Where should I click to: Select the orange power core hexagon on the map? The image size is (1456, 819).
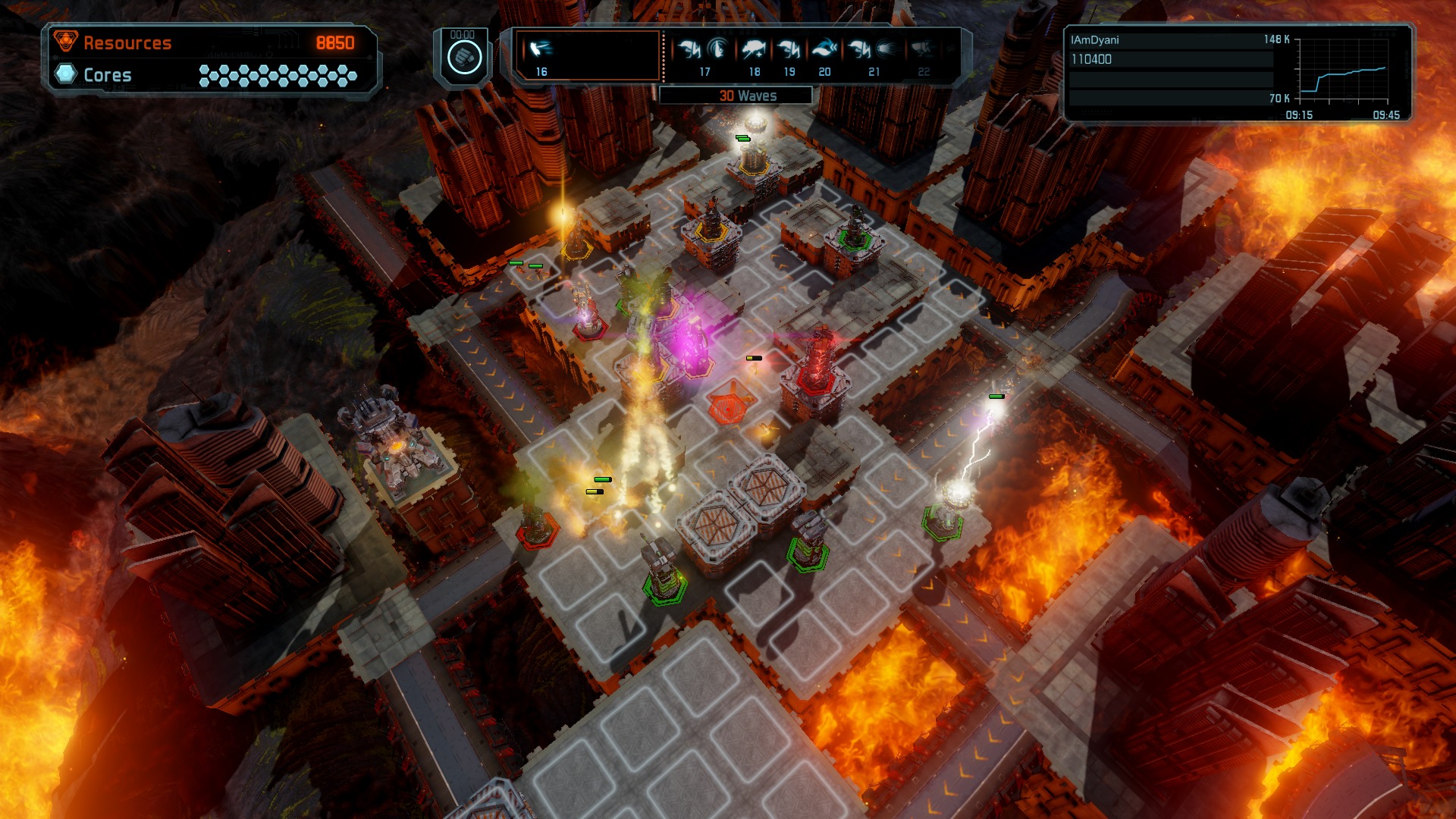coord(726,406)
